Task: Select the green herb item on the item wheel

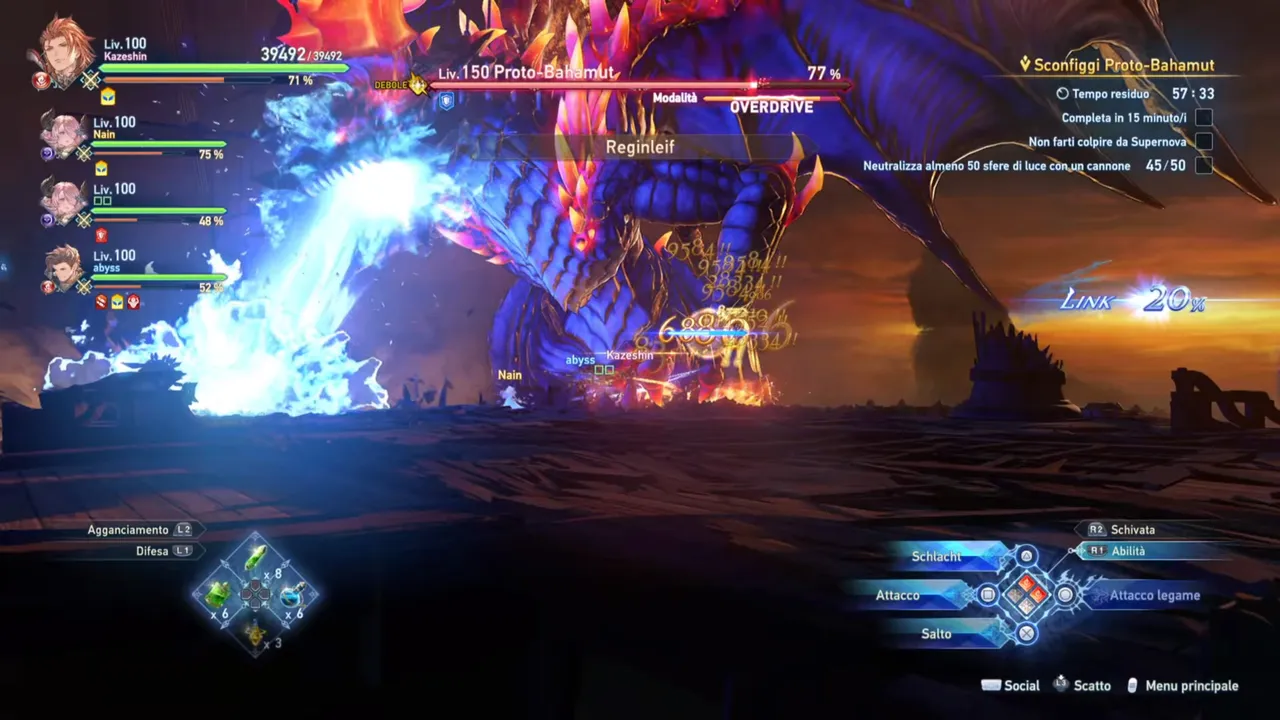Action: [218, 594]
